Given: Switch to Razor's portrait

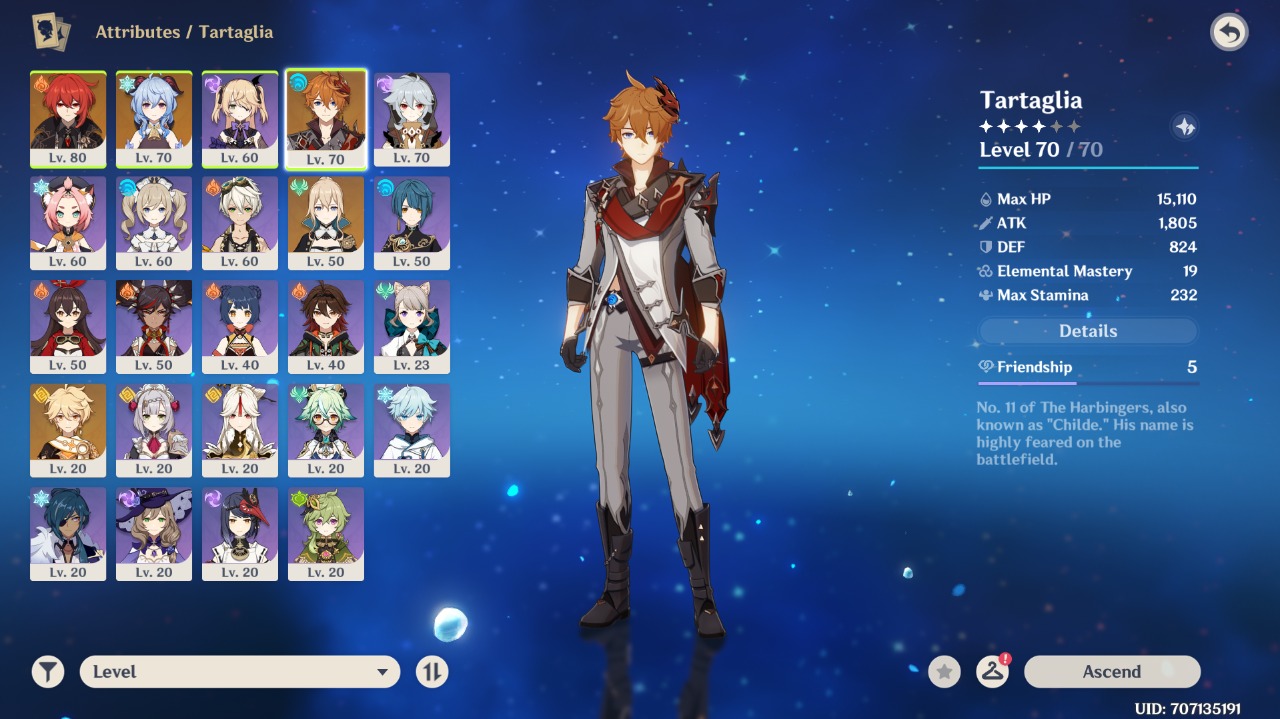Looking at the screenshot, I should tap(412, 119).
